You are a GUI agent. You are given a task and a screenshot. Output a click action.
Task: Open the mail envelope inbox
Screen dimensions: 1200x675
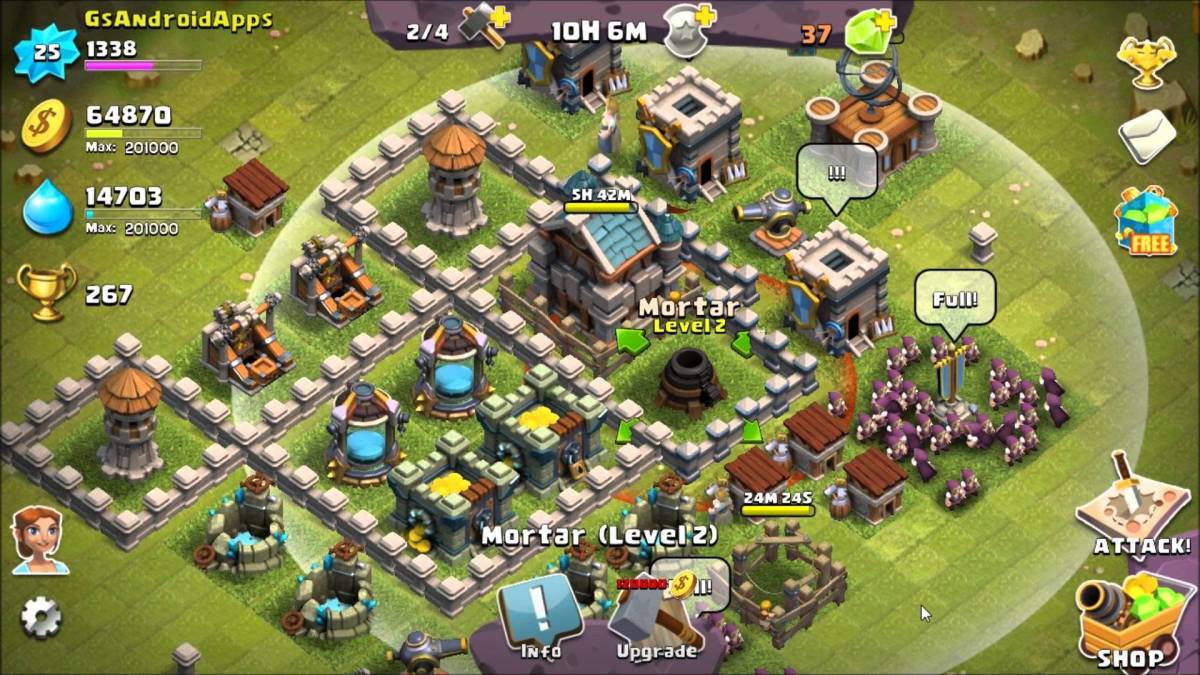point(1146,135)
